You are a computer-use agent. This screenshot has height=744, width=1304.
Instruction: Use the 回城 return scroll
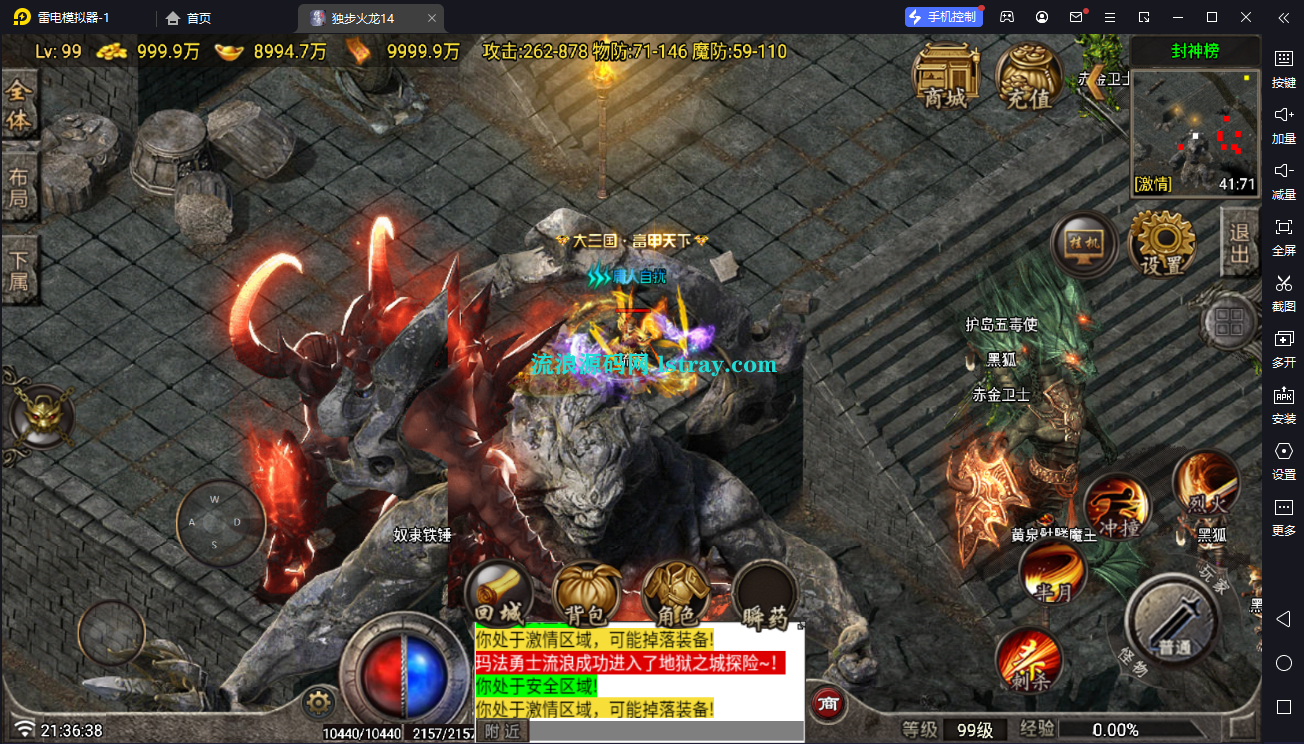pos(498,595)
